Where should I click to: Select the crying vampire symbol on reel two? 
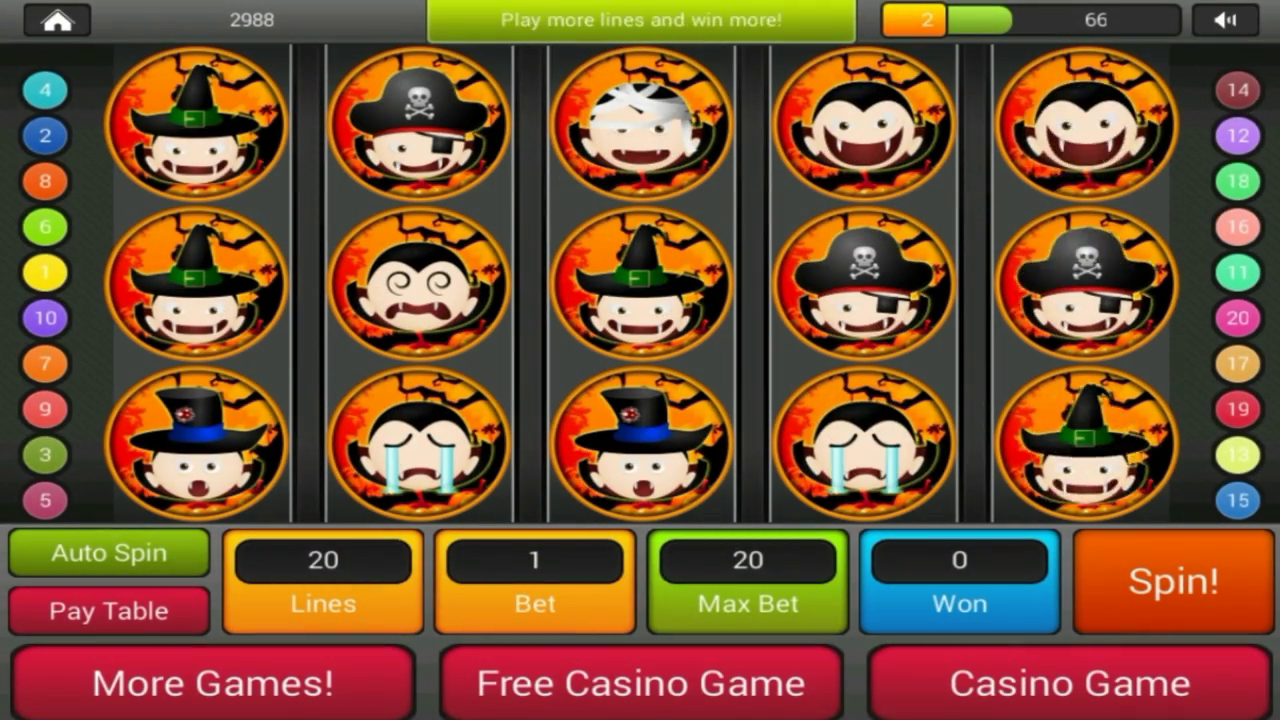click(418, 443)
